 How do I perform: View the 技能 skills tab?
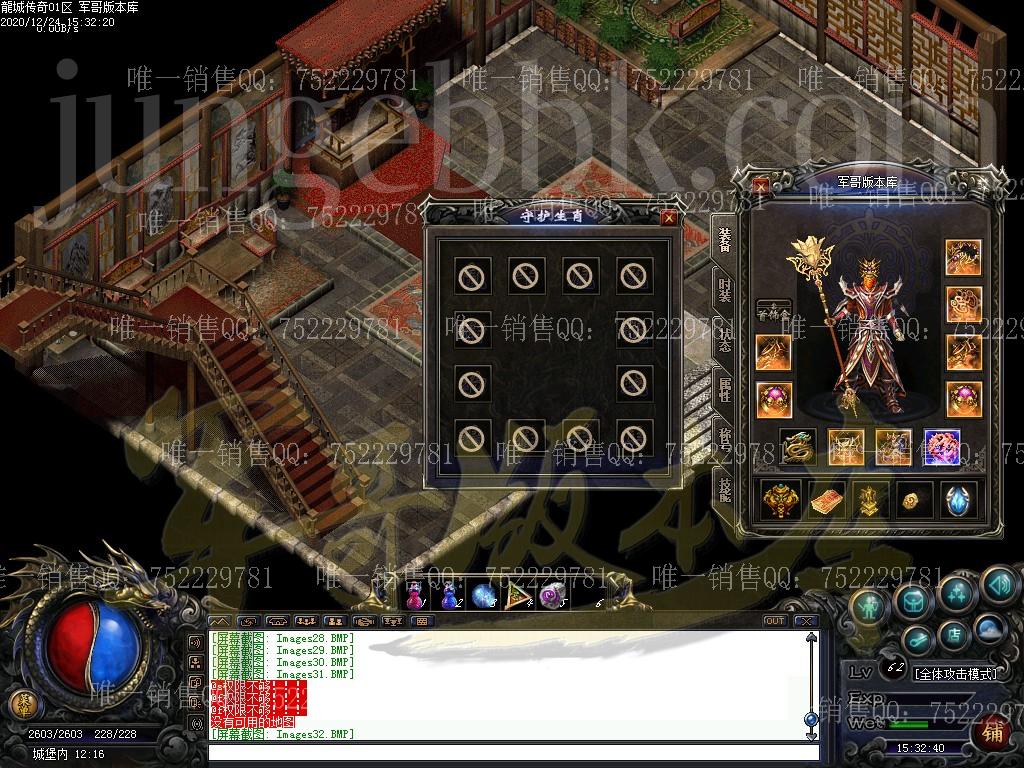coord(724,488)
